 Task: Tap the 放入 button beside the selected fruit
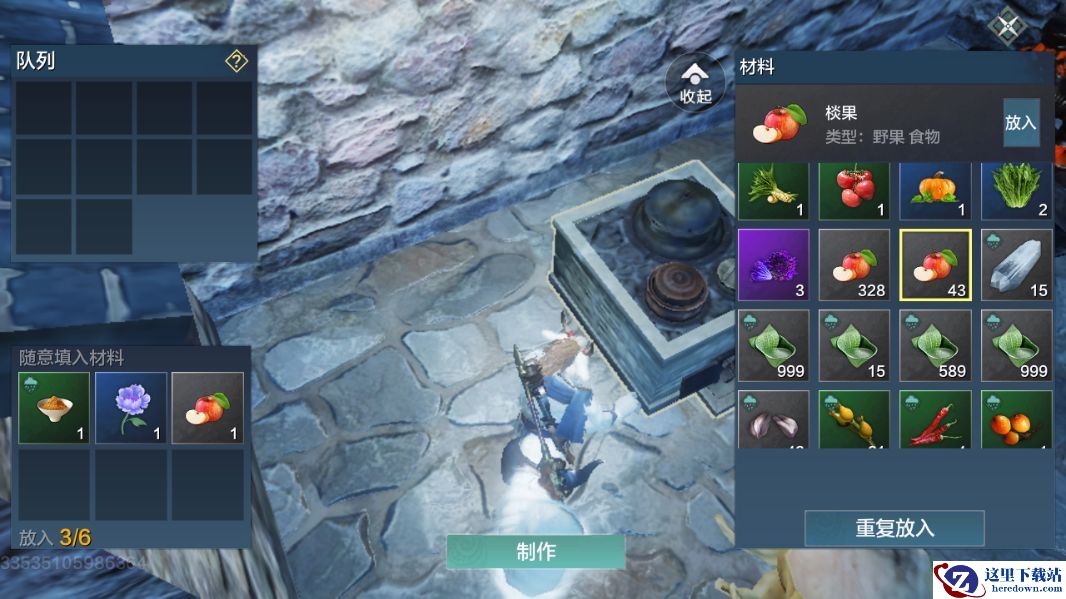1020,123
